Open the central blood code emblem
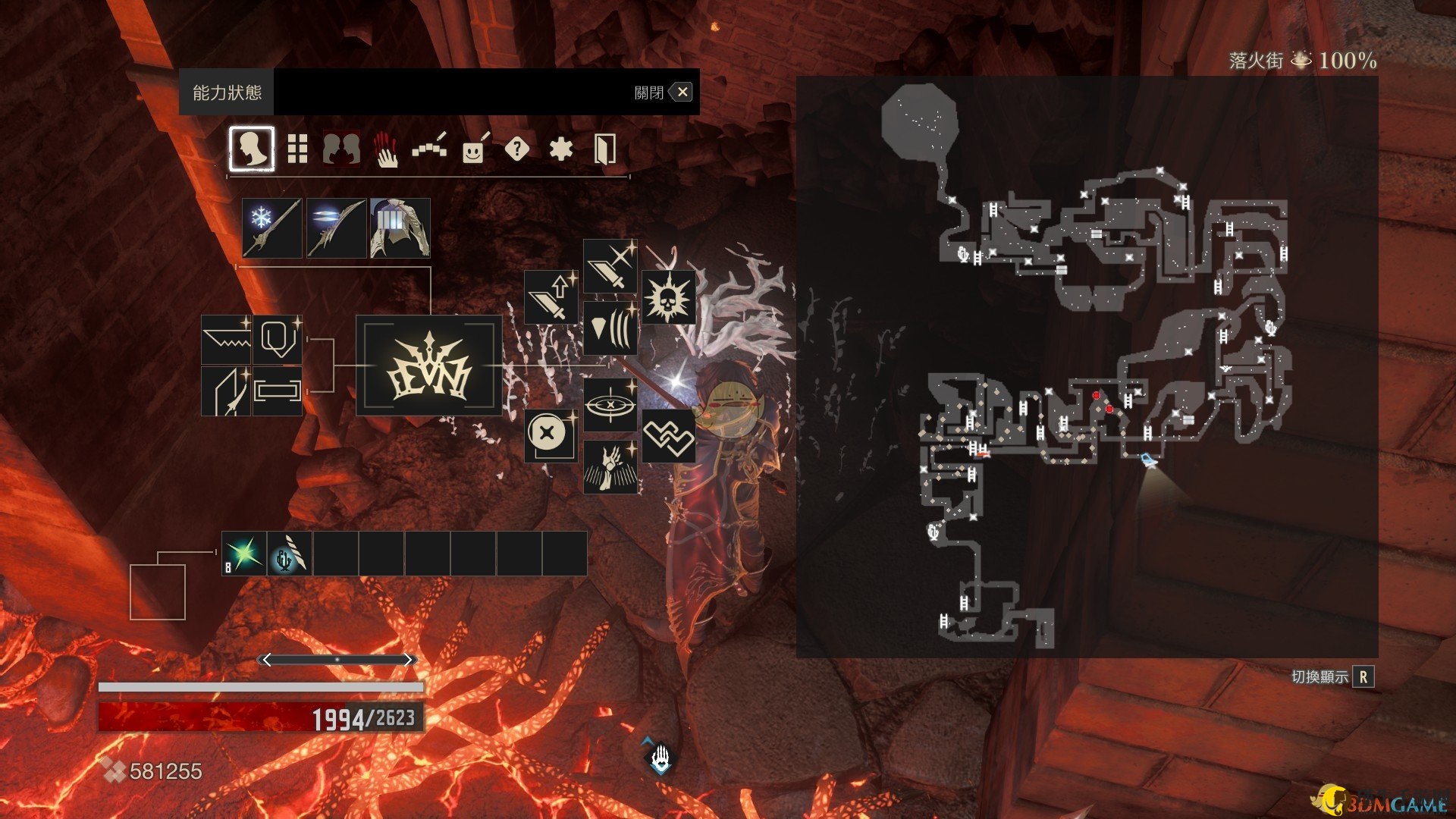1456x819 pixels. click(429, 366)
